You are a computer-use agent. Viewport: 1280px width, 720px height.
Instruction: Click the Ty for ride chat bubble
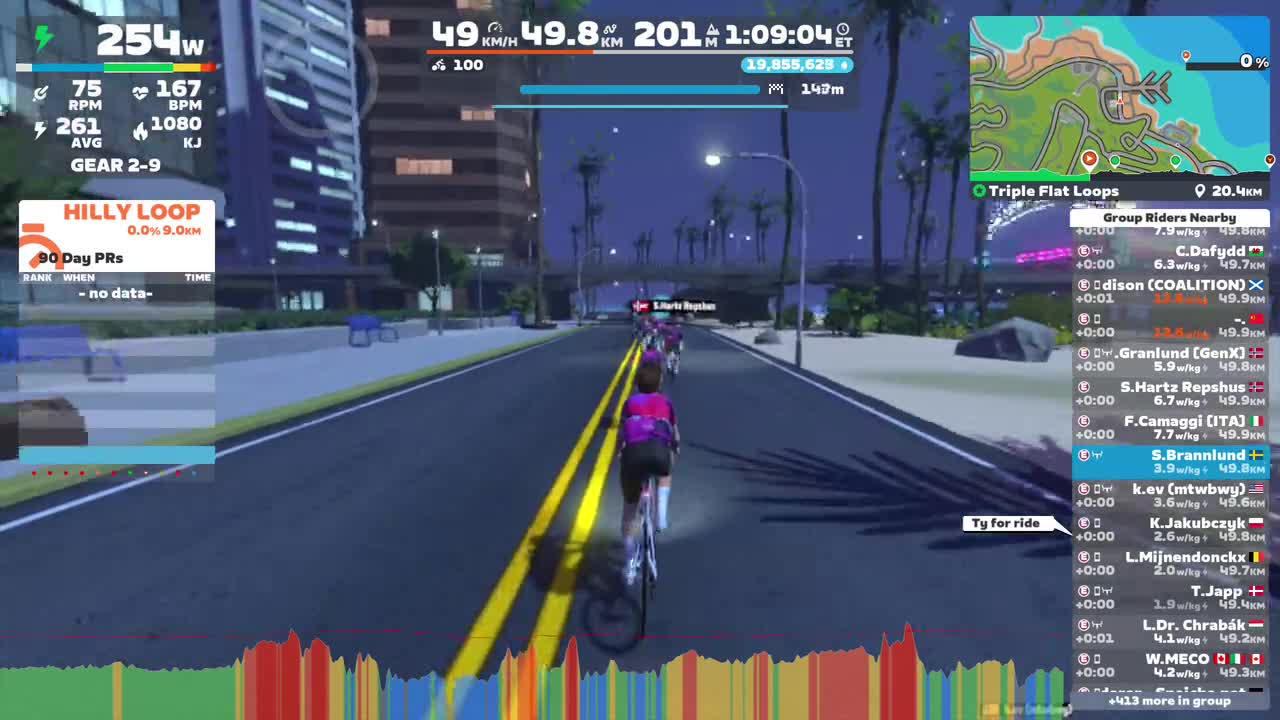[1007, 522]
